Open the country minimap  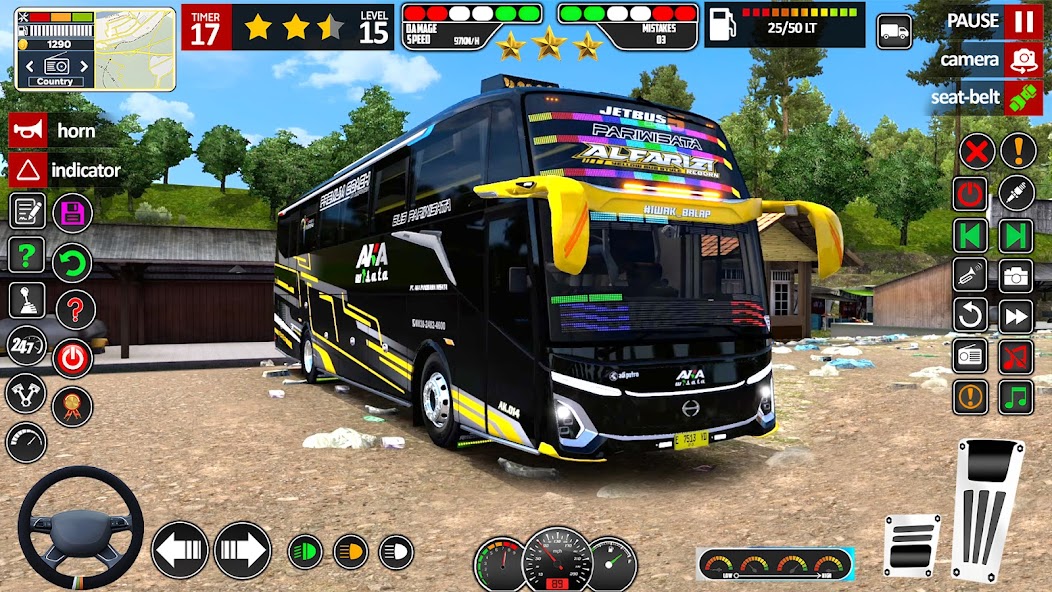coord(95,48)
